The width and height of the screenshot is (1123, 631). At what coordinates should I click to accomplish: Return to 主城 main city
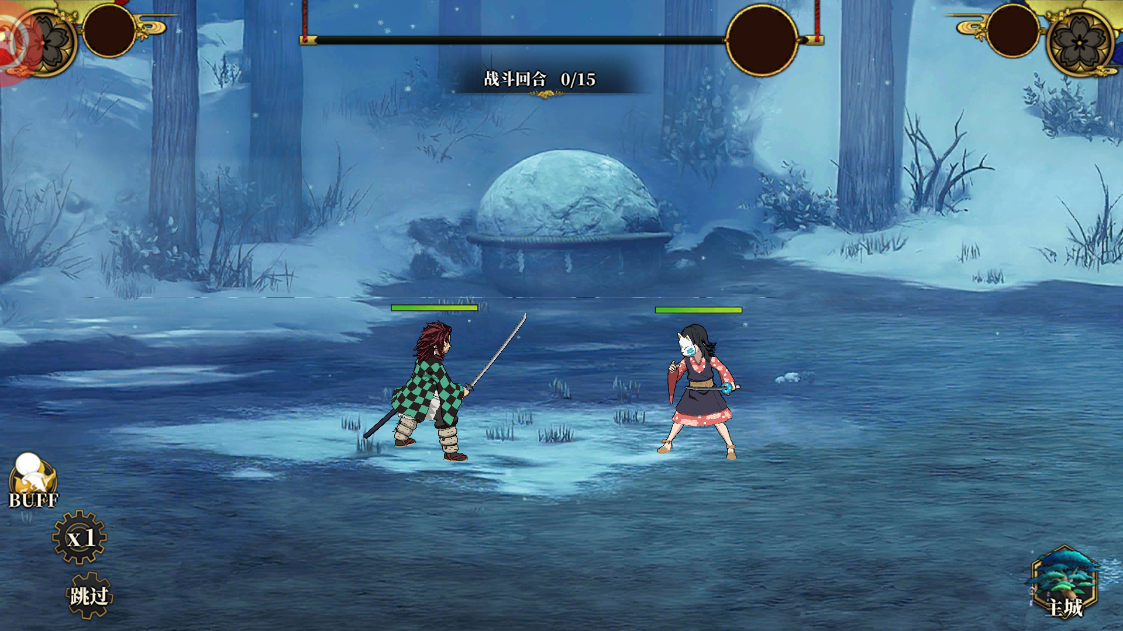(x=1064, y=583)
